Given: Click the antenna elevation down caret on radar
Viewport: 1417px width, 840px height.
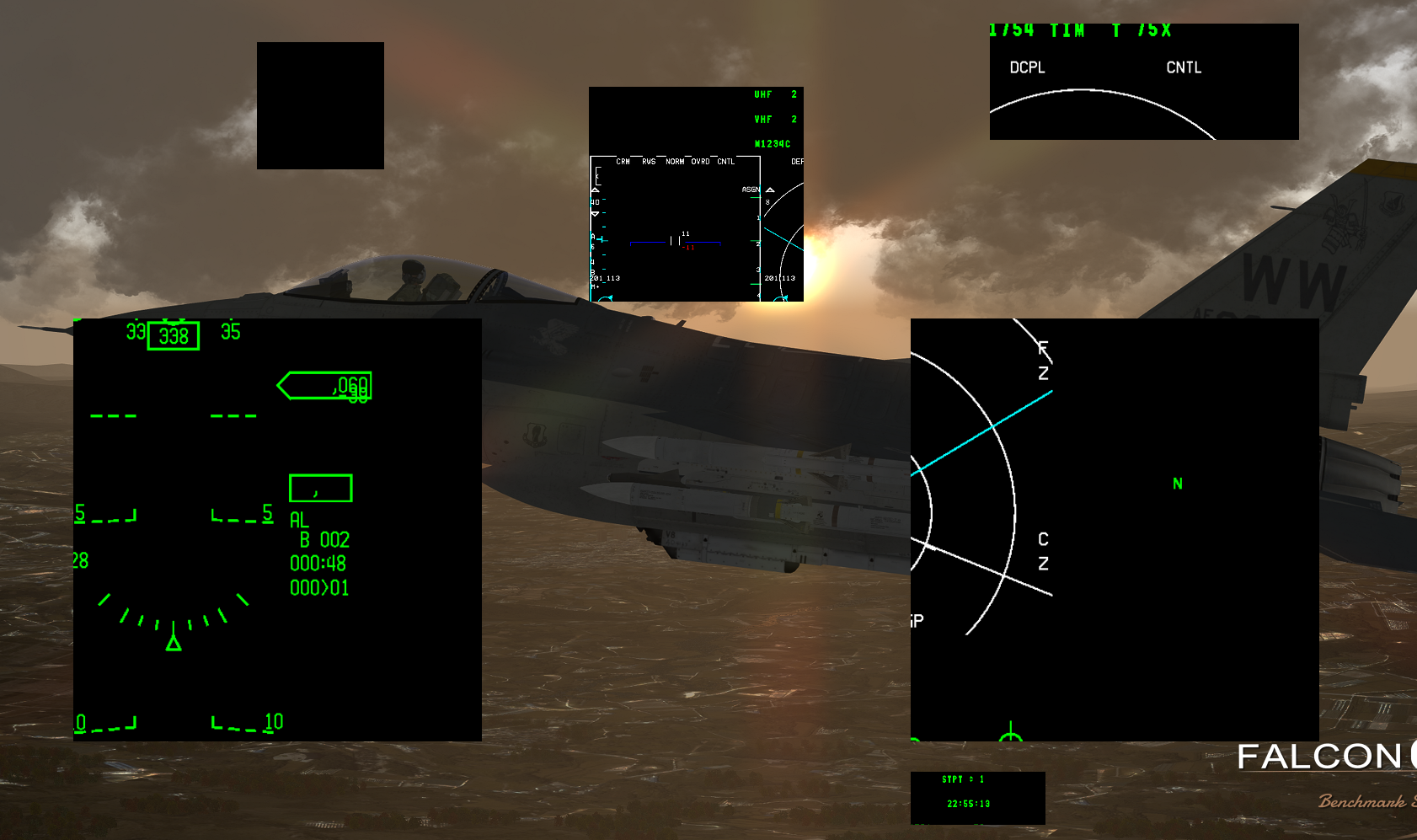Looking at the screenshot, I should (x=595, y=213).
